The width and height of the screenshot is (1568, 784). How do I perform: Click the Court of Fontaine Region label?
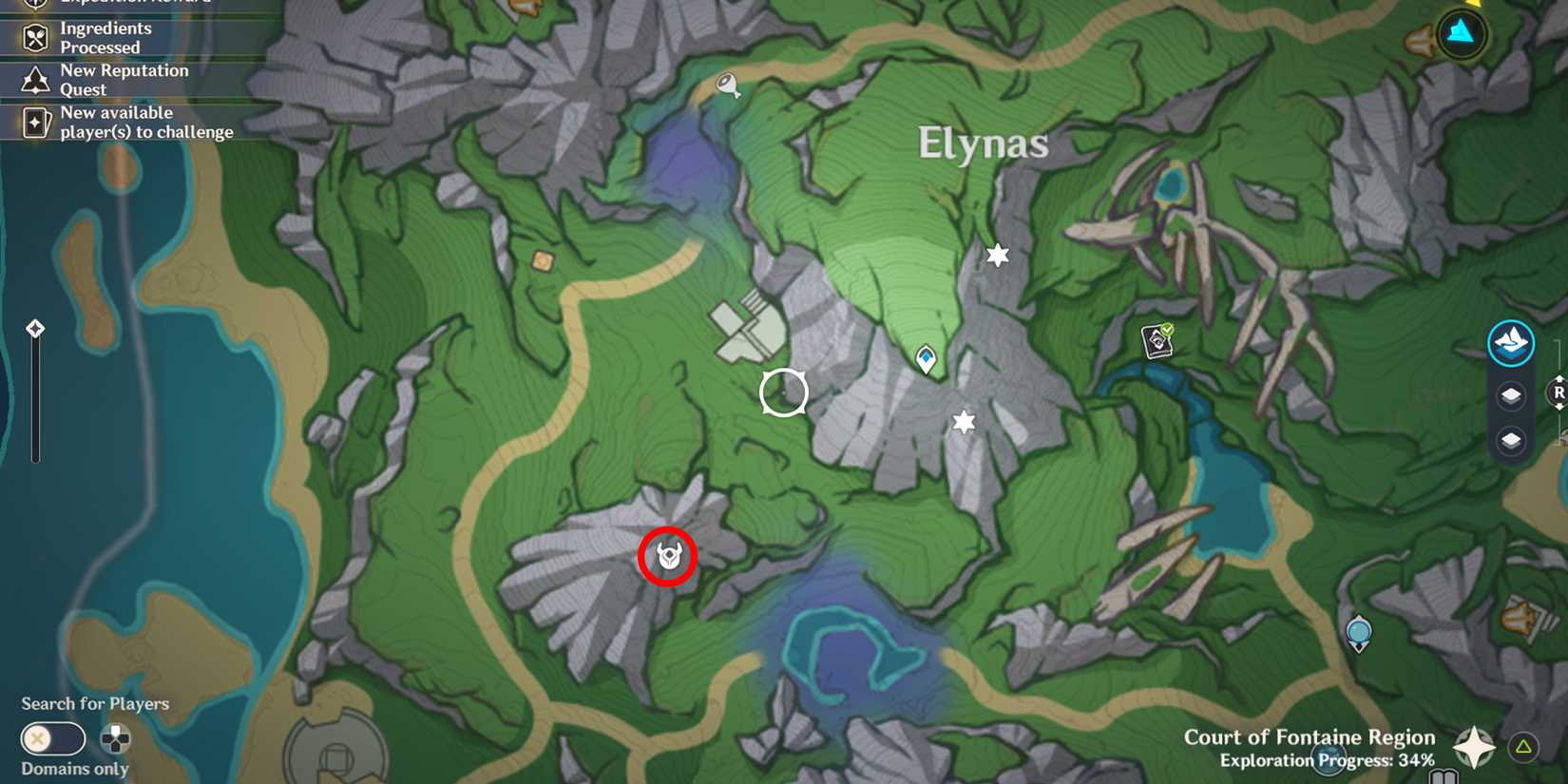click(1309, 736)
